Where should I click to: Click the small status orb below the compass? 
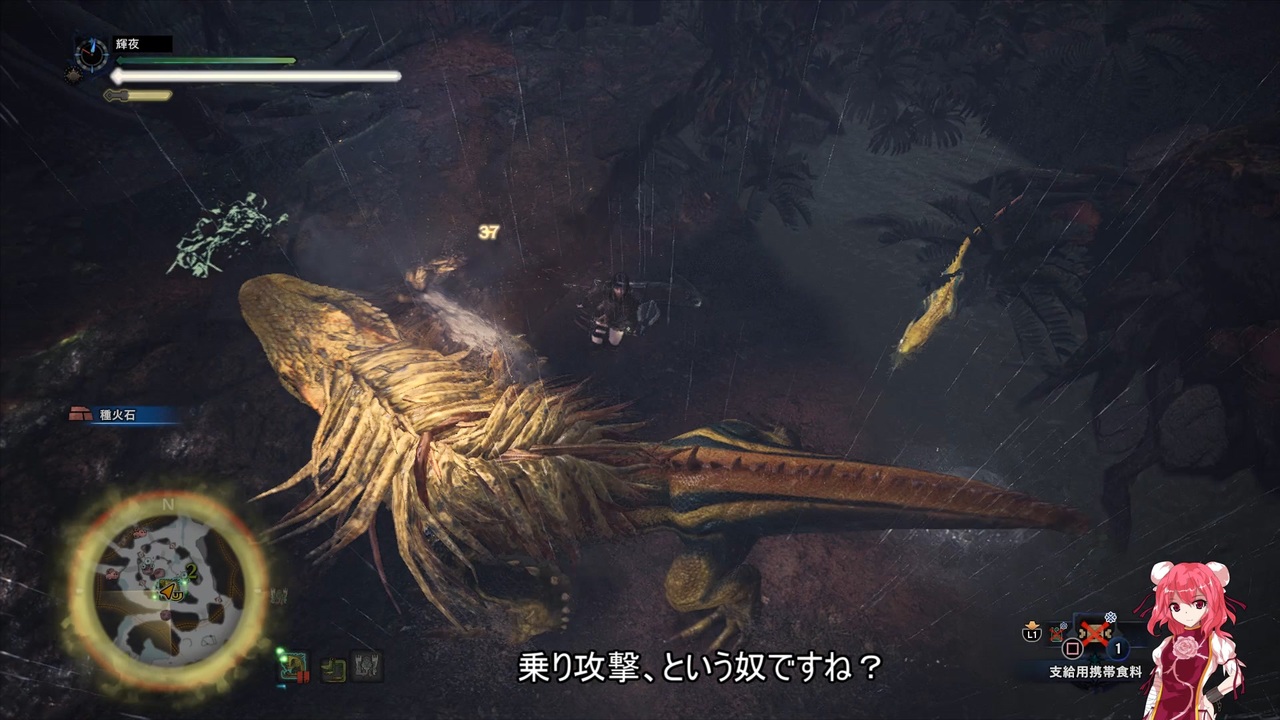point(73,74)
